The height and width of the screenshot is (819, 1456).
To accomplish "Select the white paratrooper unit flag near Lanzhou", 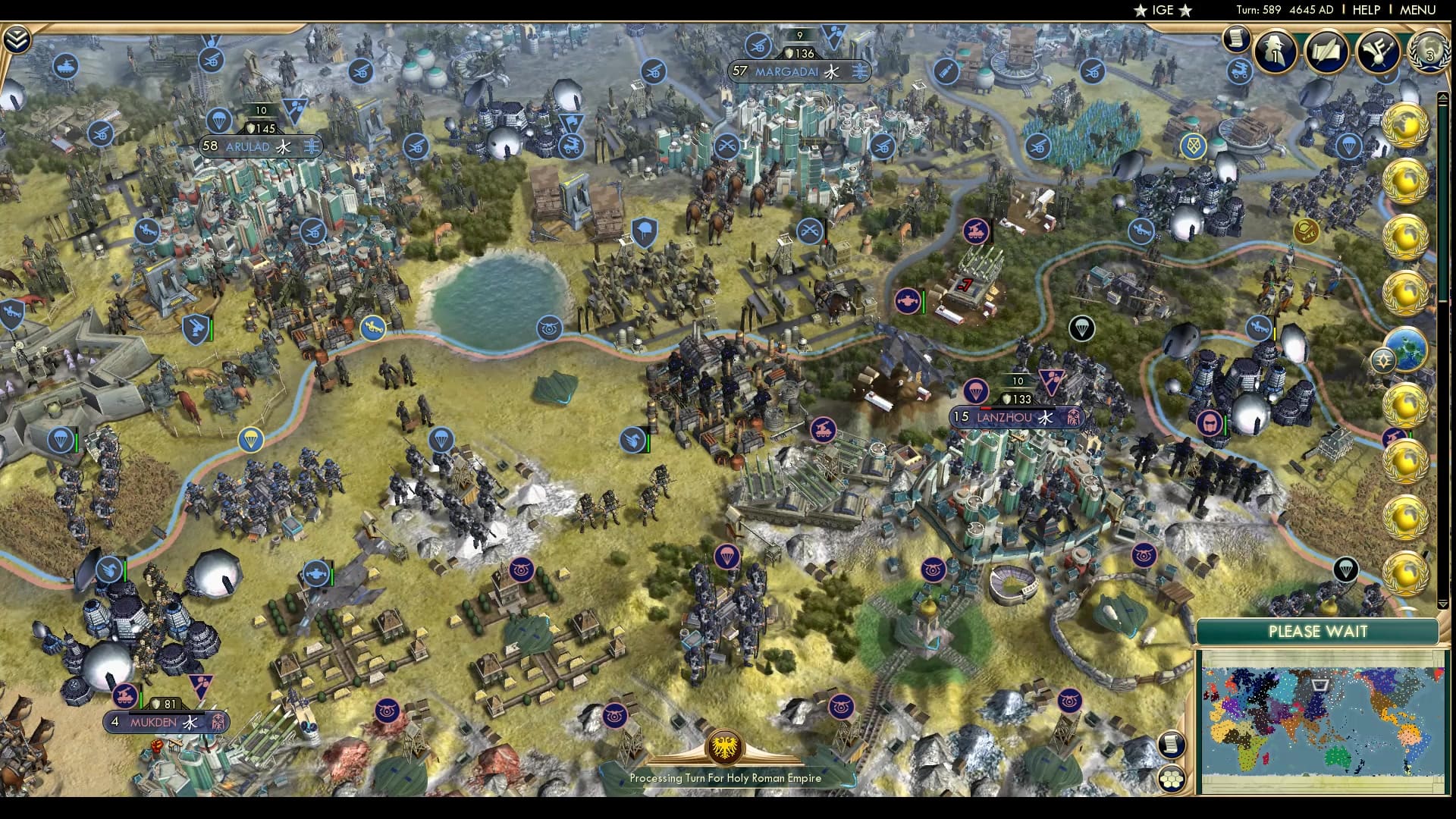I will click(1083, 326).
